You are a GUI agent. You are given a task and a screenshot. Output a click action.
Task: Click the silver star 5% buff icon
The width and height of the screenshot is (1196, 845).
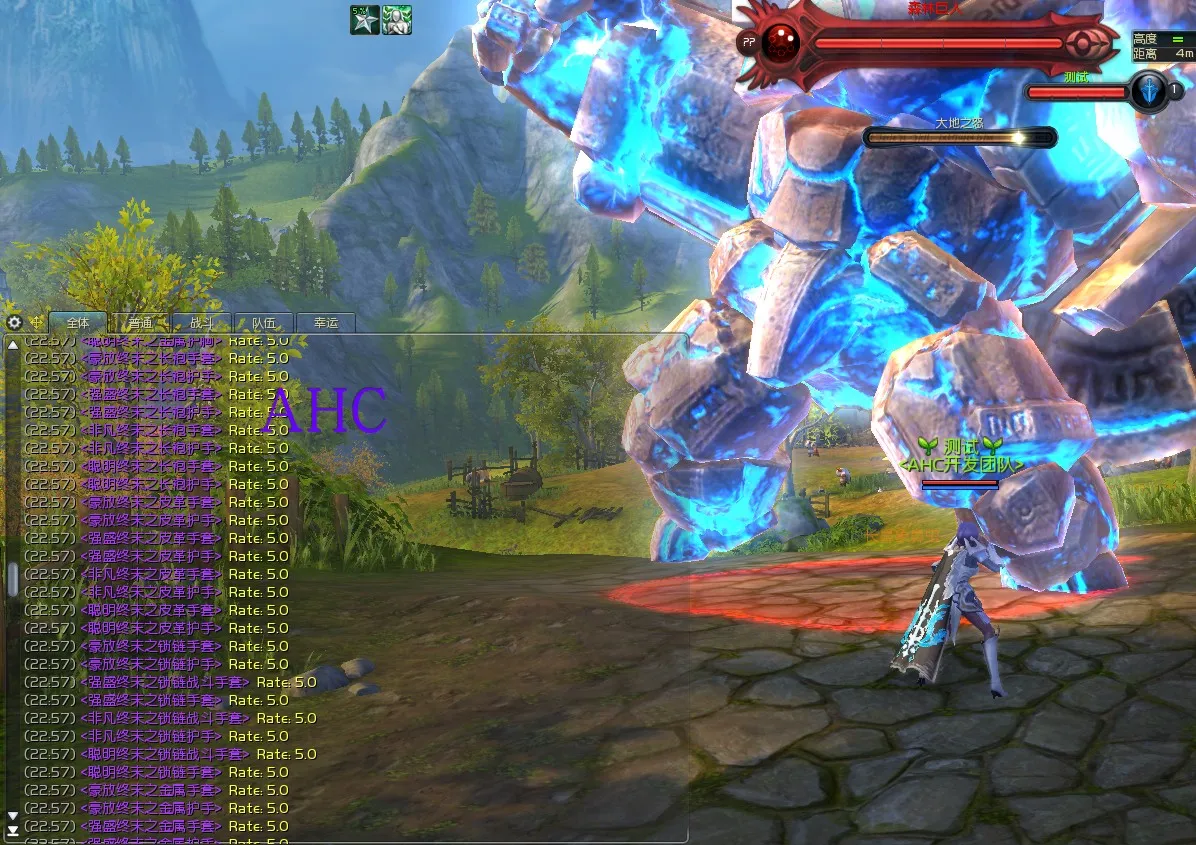click(364, 19)
